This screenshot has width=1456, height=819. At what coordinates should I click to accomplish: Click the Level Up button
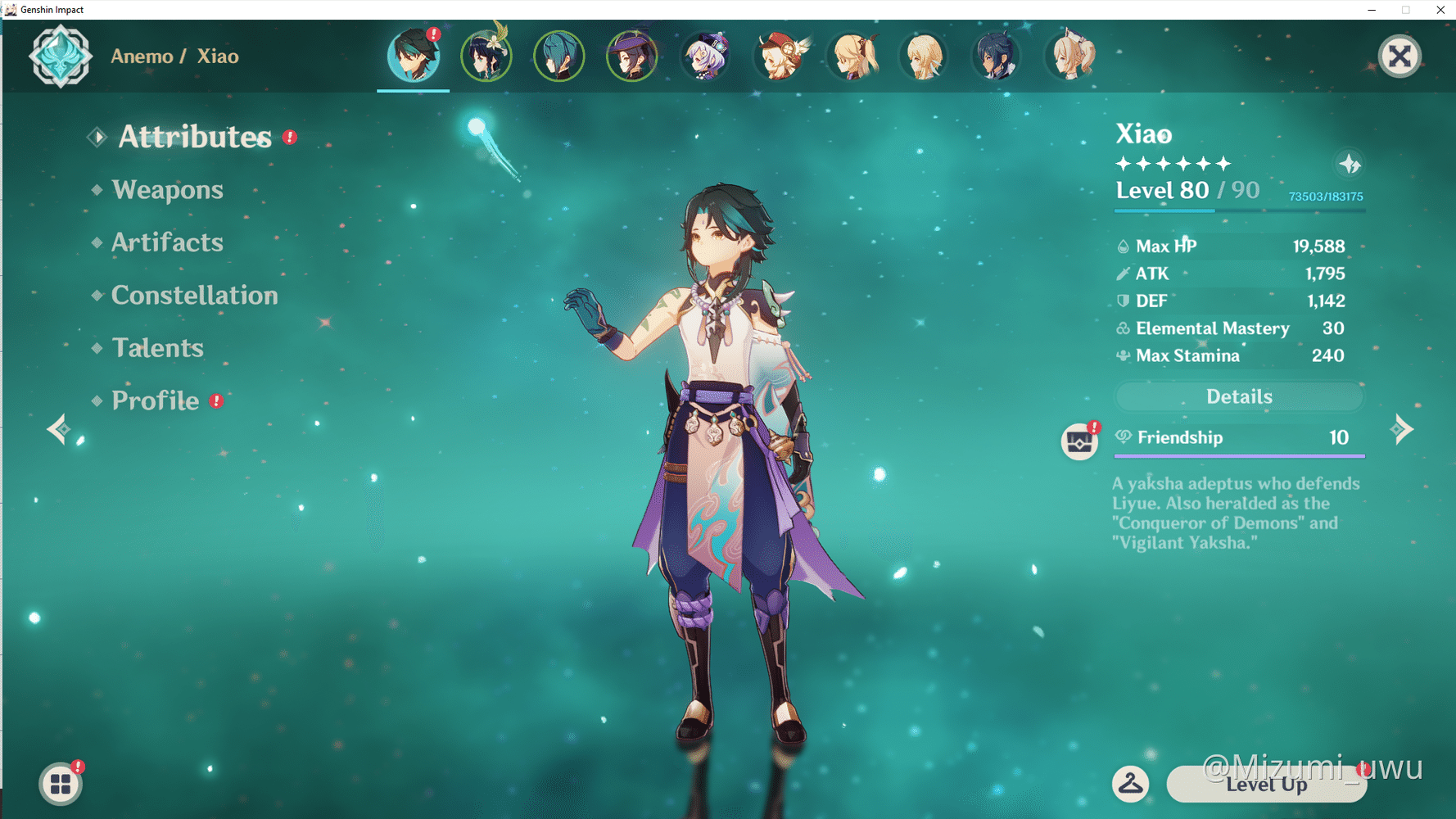coord(1265,785)
